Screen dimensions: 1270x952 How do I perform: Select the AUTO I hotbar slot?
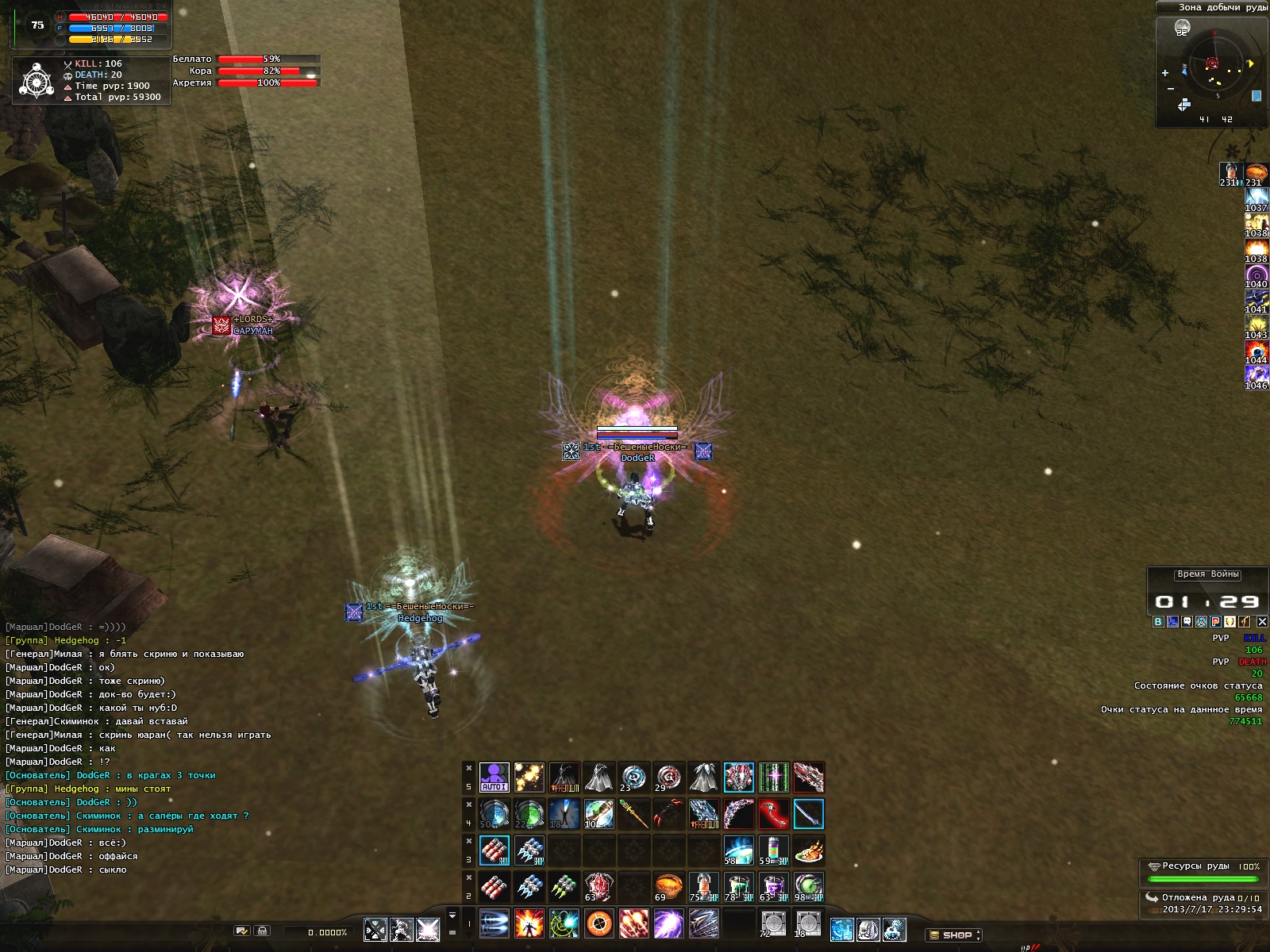coord(494,777)
